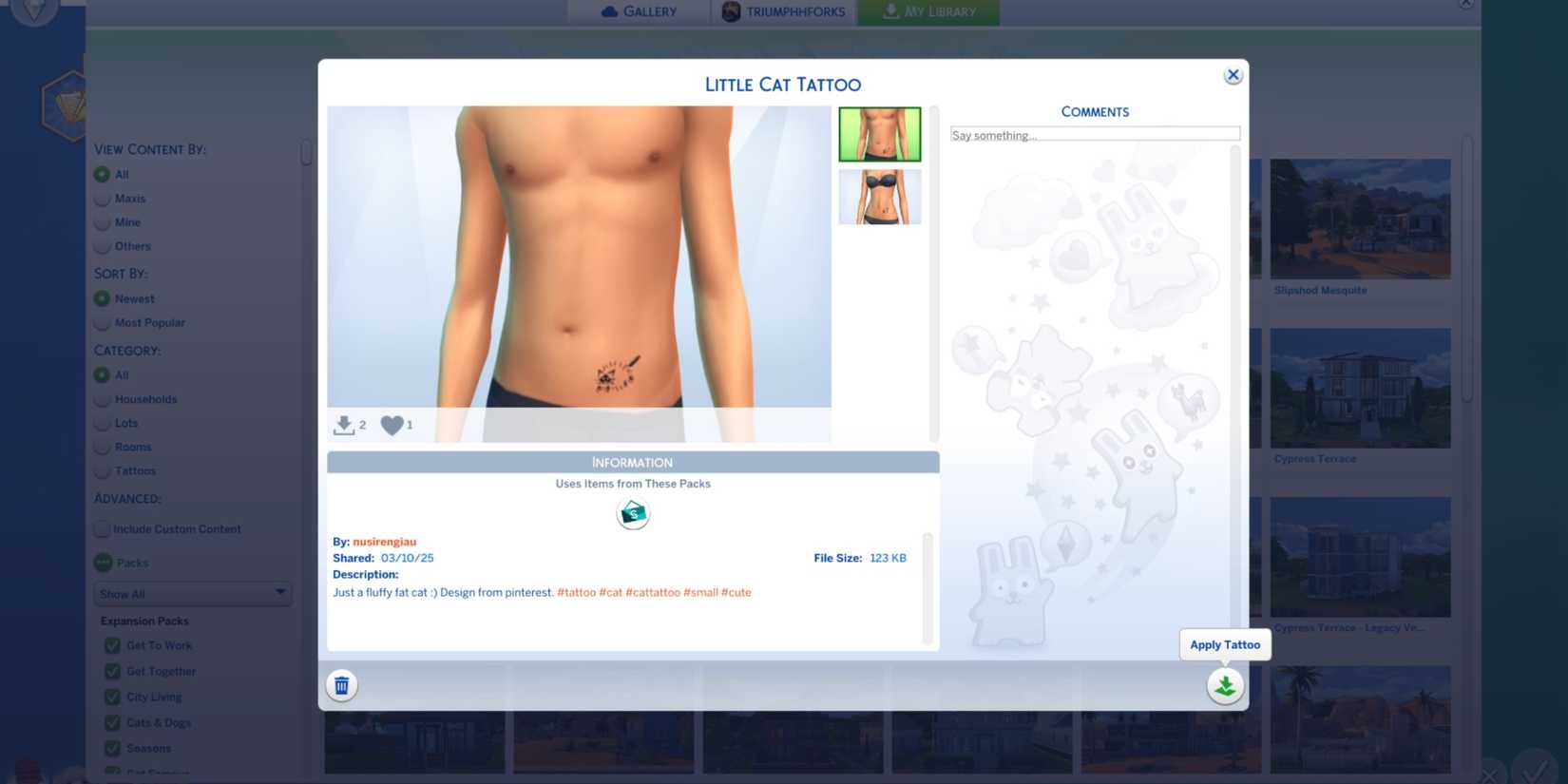Select the second tattoo preview thumbnail
Image resolution: width=1568 pixels, height=784 pixels.
(x=879, y=197)
